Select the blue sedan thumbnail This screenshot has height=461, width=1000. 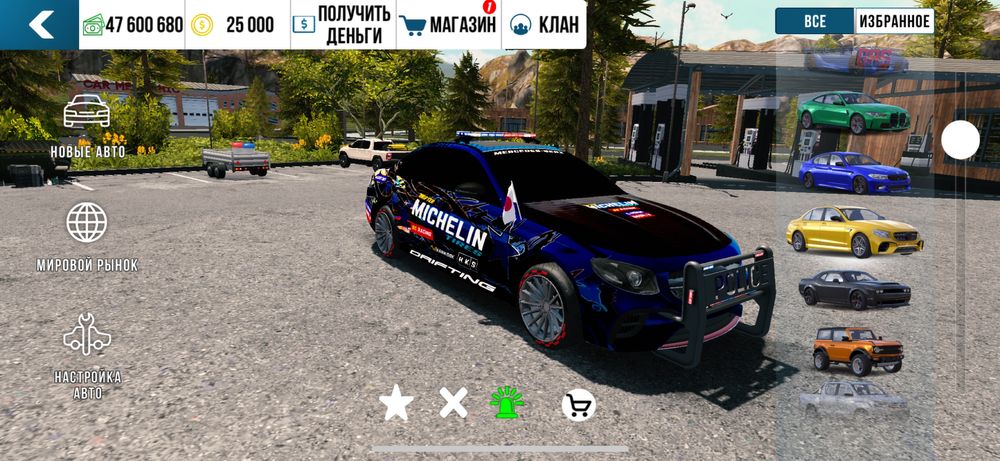(x=854, y=172)
